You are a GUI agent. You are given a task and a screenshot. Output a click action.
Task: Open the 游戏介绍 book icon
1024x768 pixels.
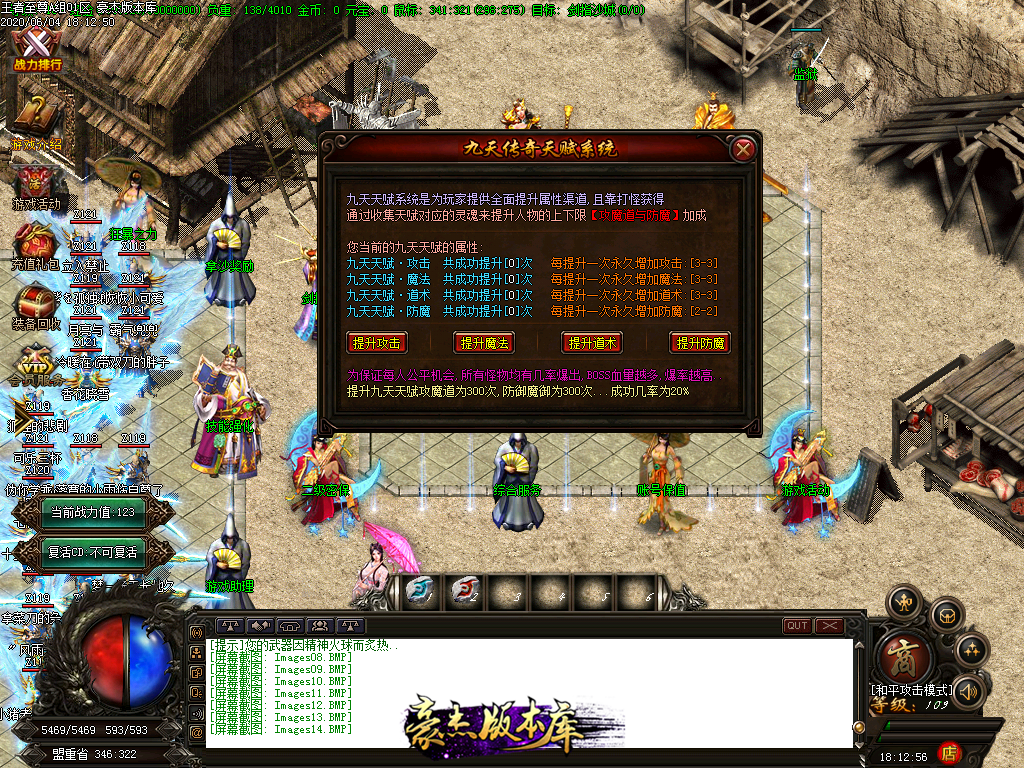[x=35, y=118]
